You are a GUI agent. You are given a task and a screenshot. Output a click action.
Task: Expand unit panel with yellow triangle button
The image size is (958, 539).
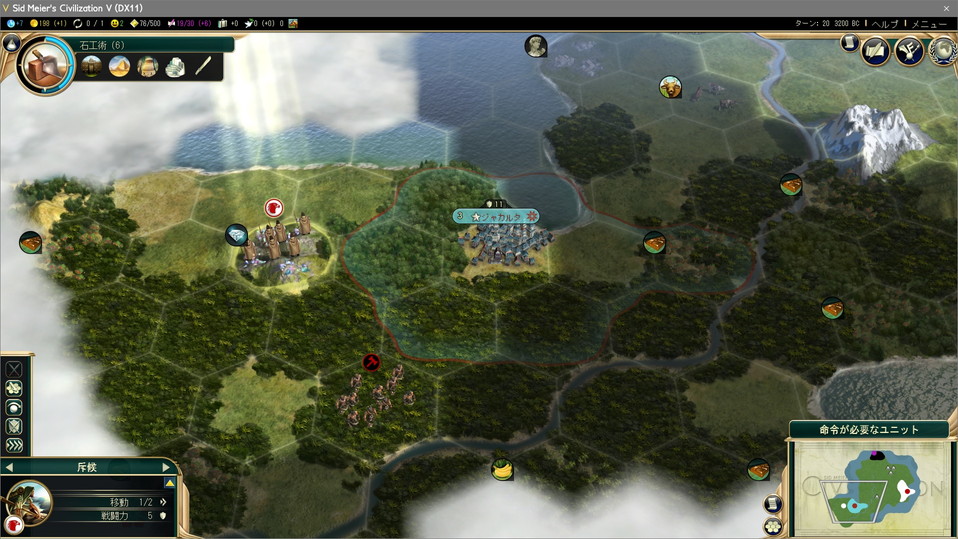(170, 482)
